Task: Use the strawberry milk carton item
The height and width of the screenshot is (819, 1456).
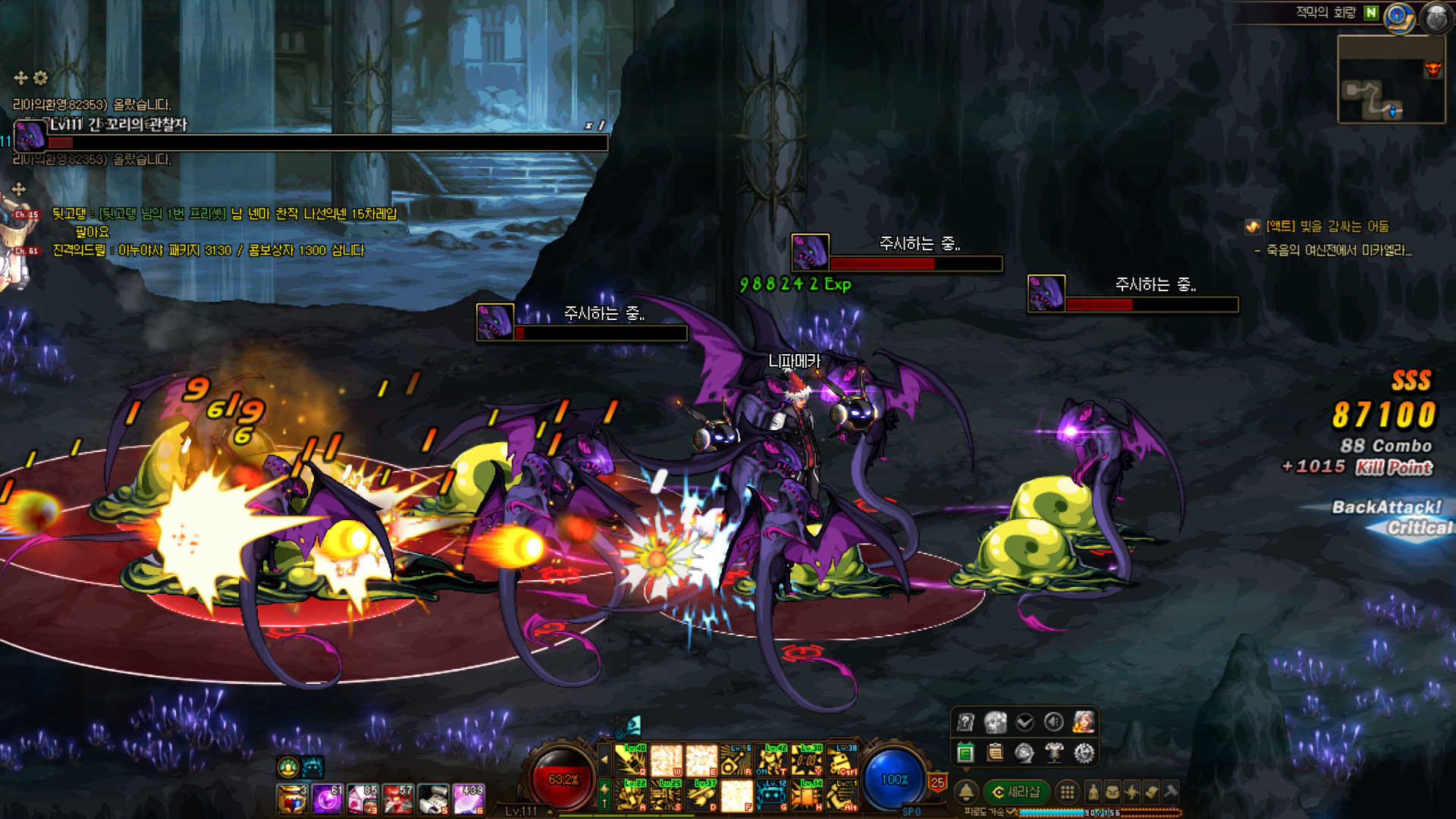Action: point(363,800)
